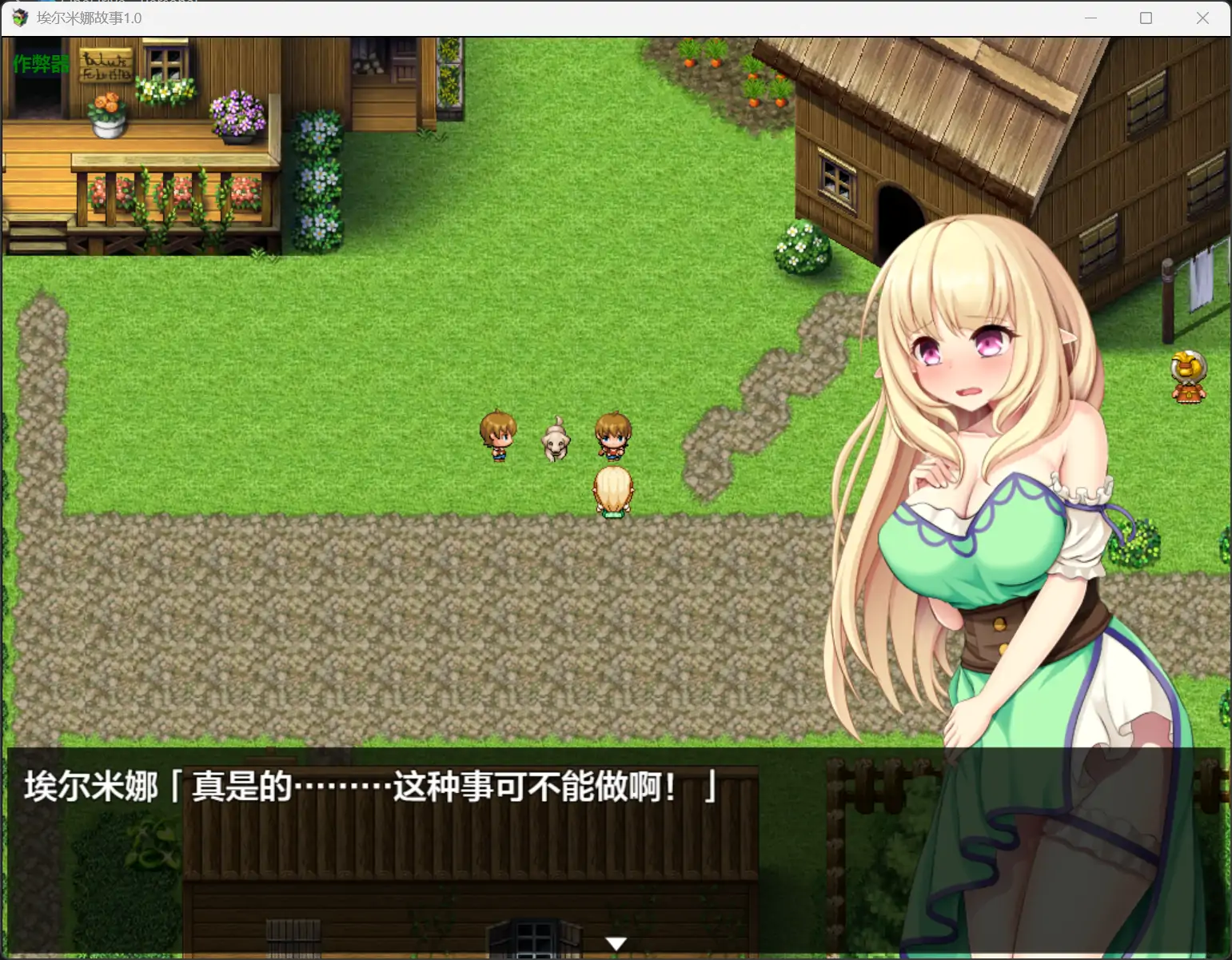This screenshot has width=1232, height=960.
Task: Minimize the game window
Action: point(1090,18)
